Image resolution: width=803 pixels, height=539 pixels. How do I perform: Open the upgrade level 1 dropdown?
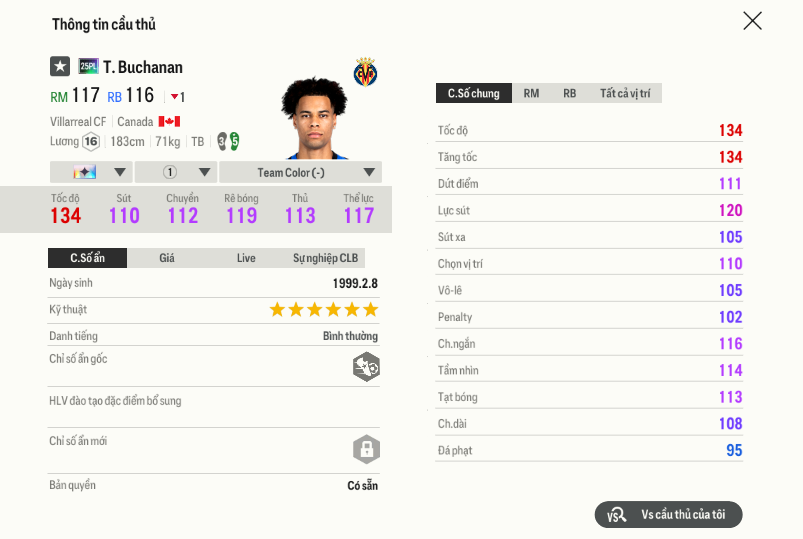click(x=174, y=172)
